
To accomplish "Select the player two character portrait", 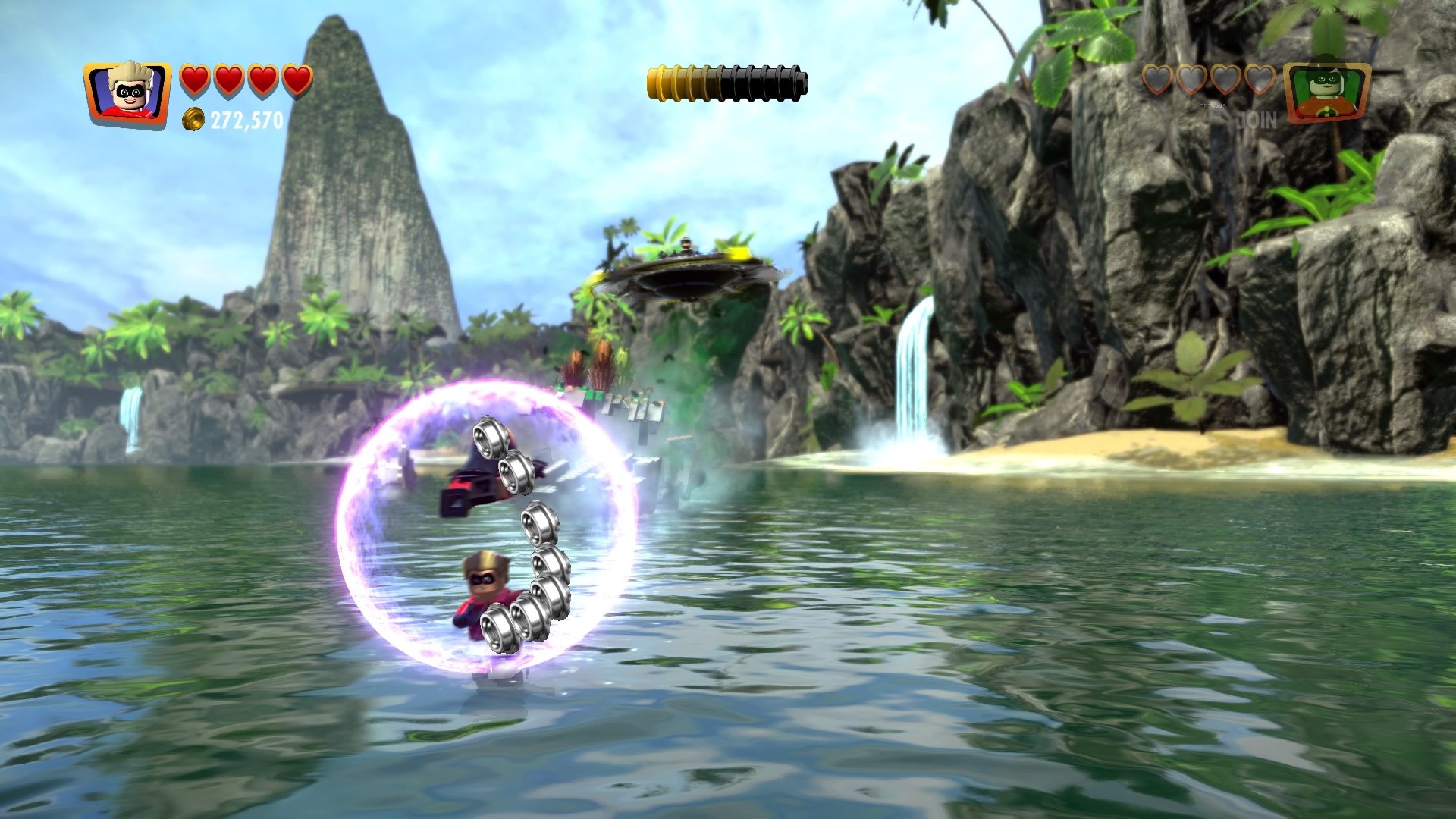I will [1326, 93].
